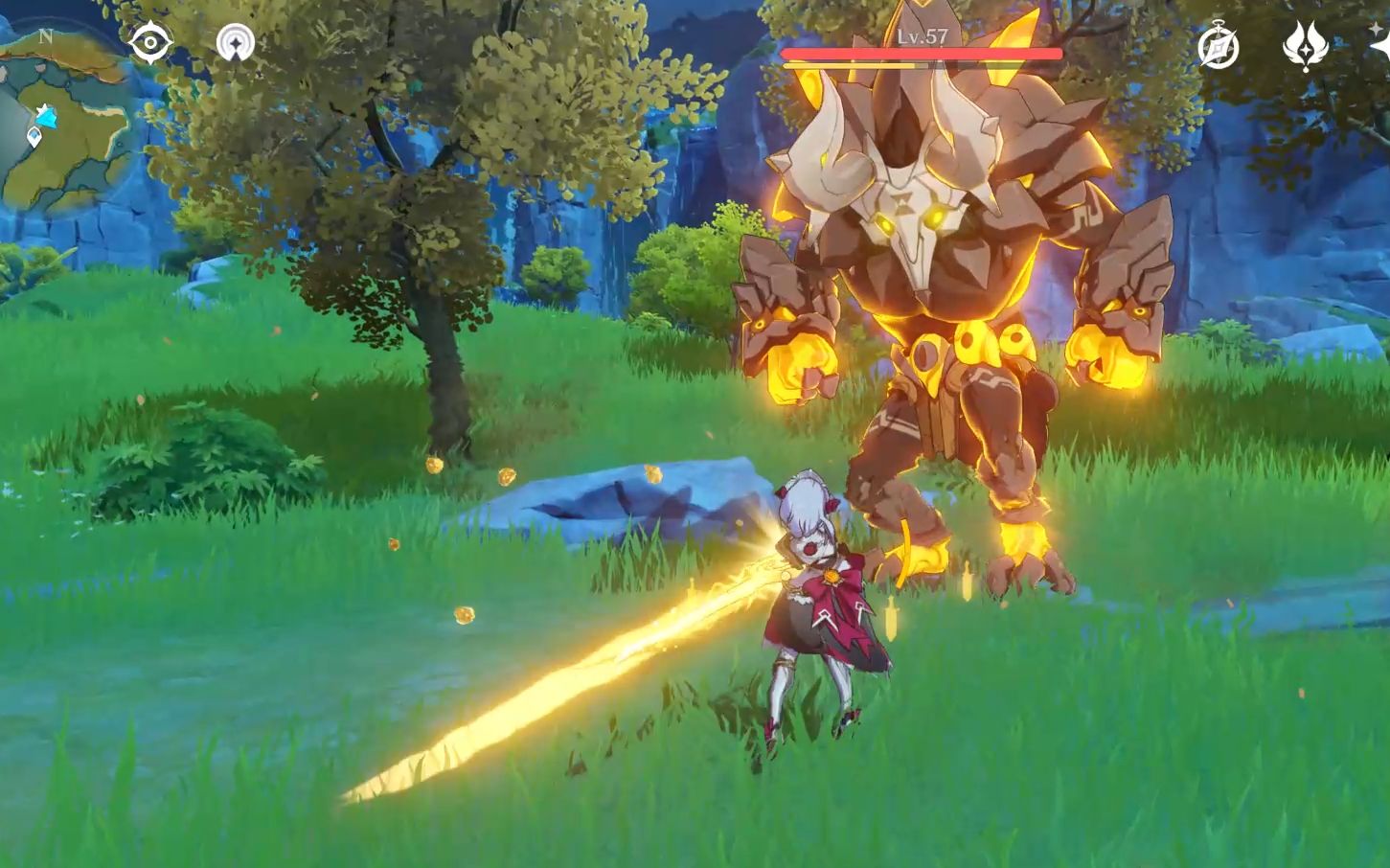Open the winged star icon
This screenshot has height=868, width=1390.
tap(1304, 46)
